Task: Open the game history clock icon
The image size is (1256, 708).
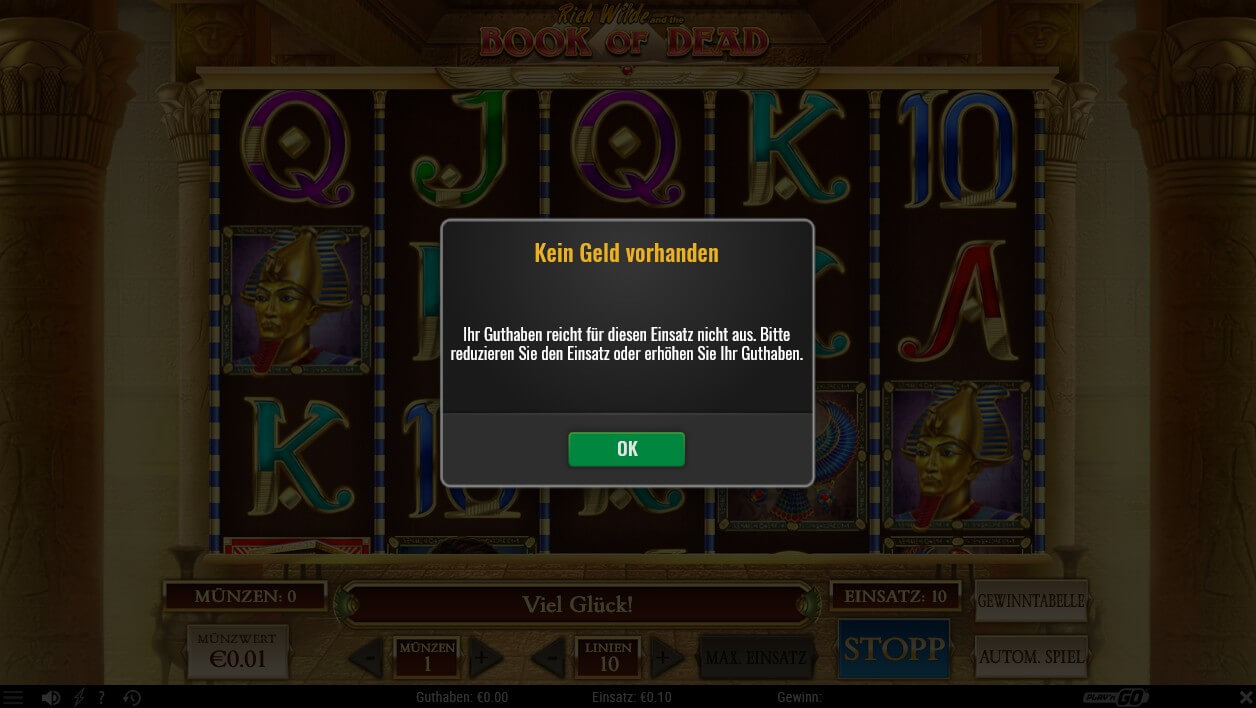Action: point(132,698)
